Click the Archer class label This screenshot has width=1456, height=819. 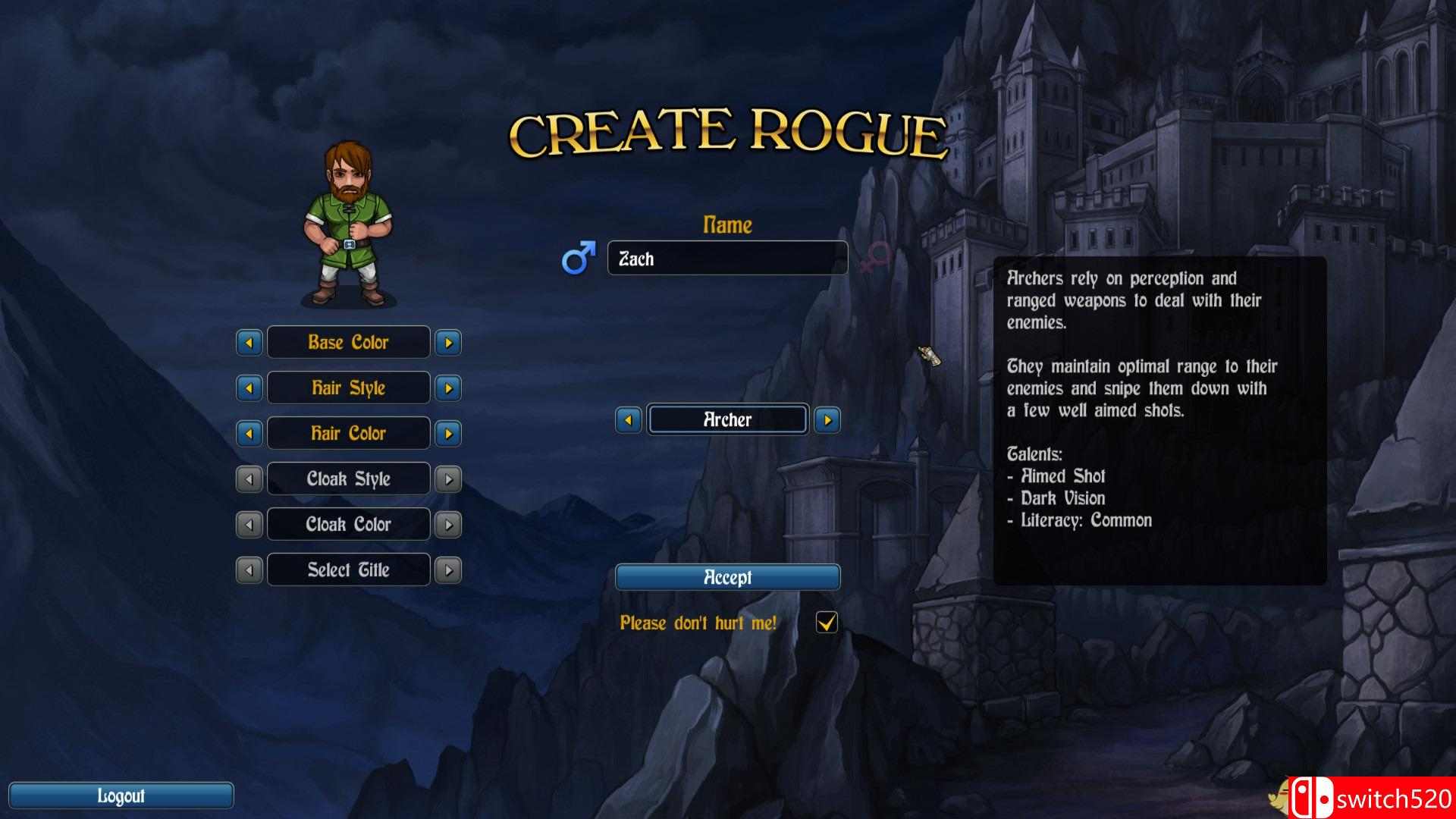pyautogui.click(x=726, y=419)
